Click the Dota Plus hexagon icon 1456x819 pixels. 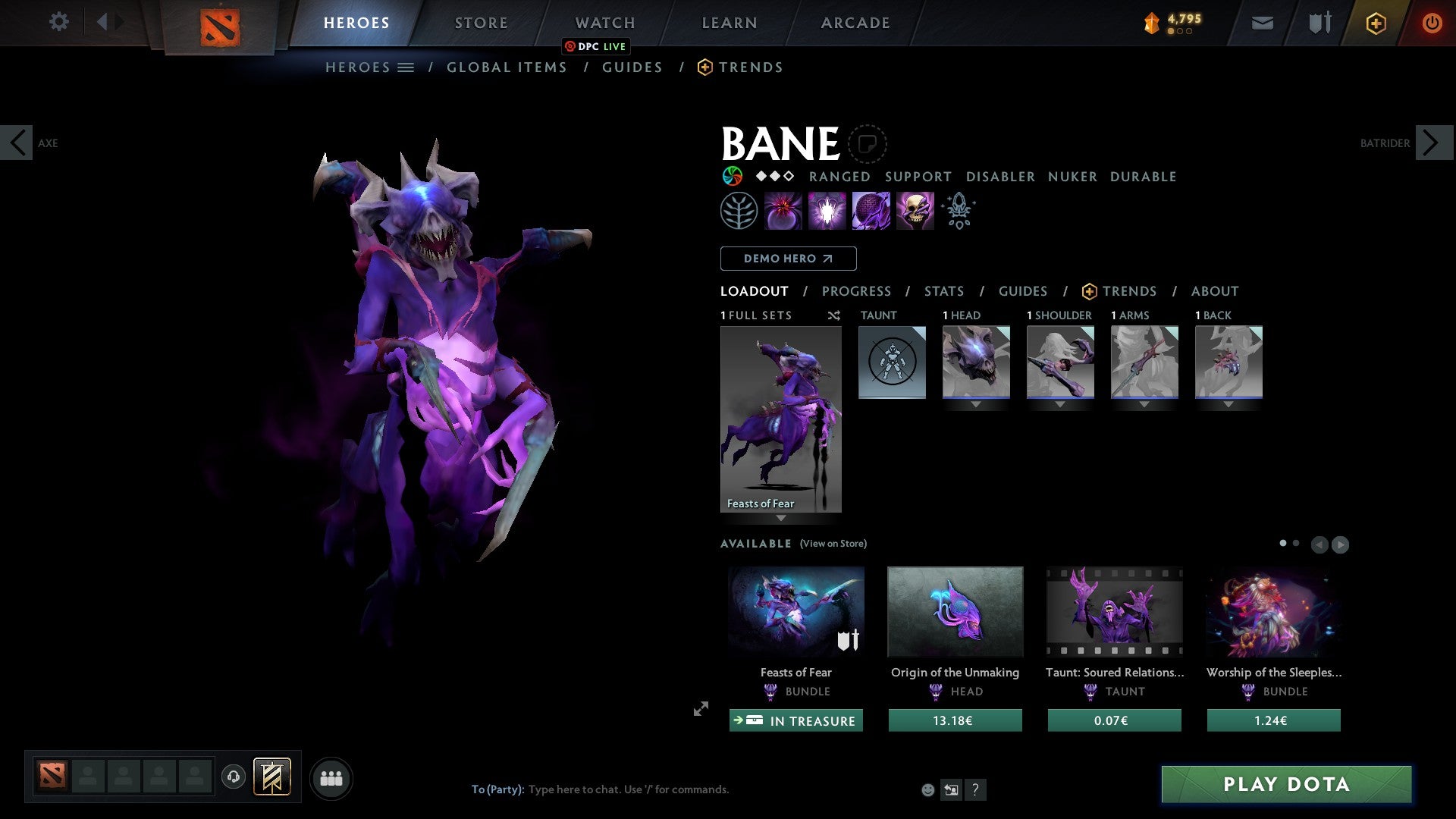pyautogui.click(x=1375, y=23)
